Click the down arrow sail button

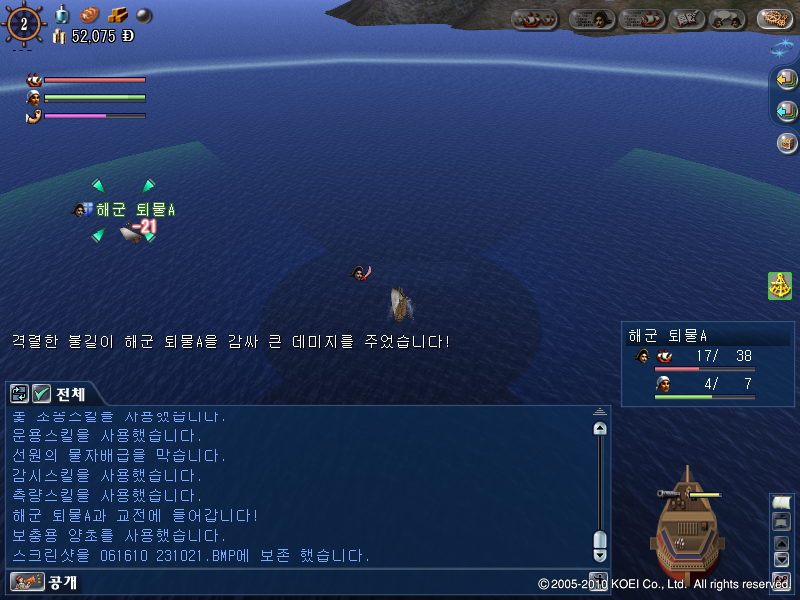coord(782,560)
